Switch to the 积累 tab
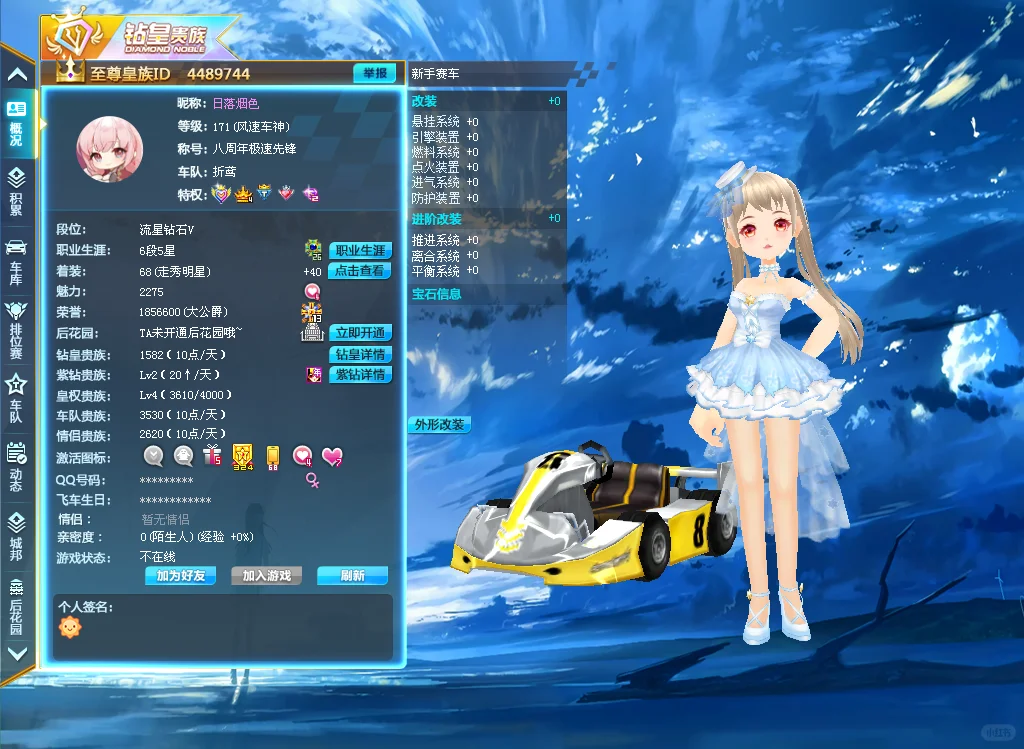1024x749 pixels. pyautogui.click(x=17, y=192)
